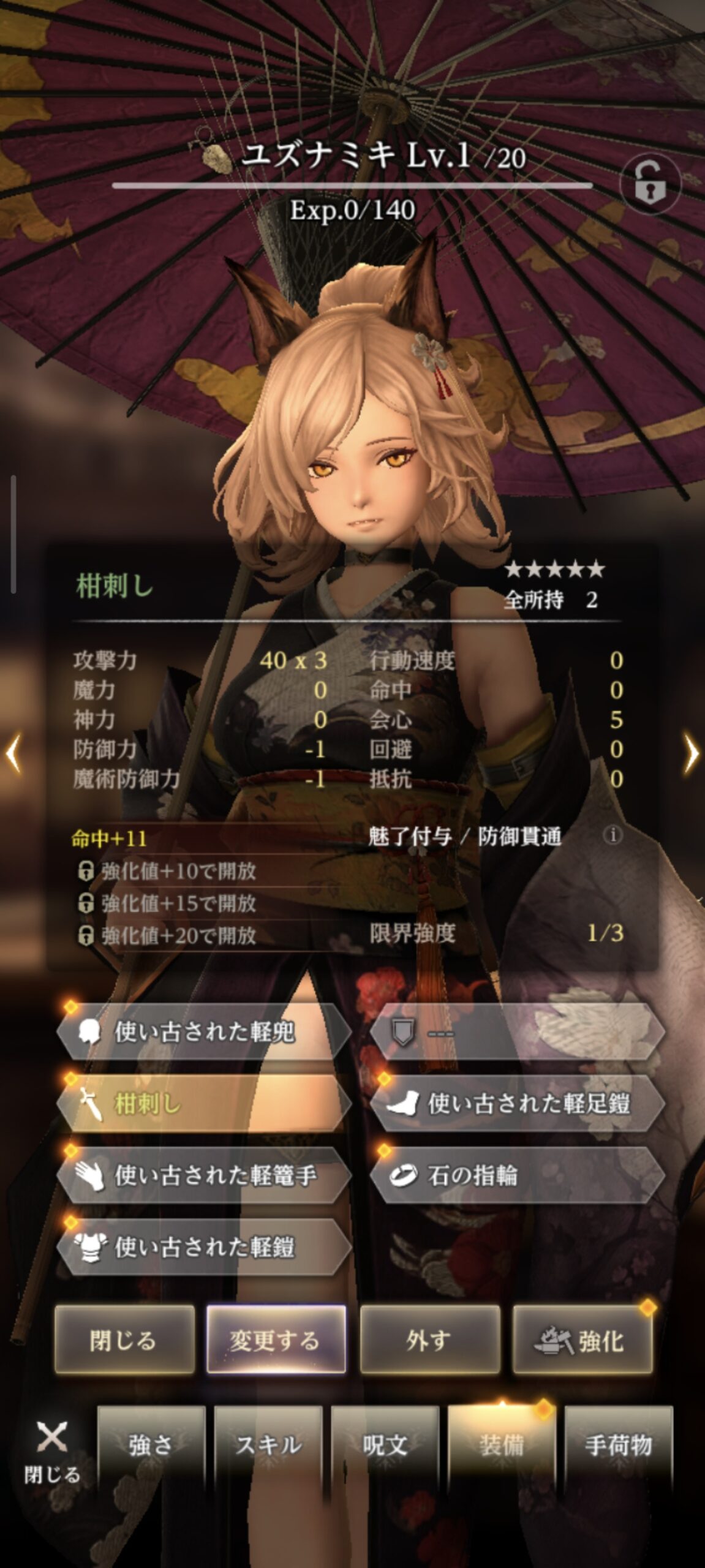Select the 柑刺し weapon slot

click(204, 1104)
